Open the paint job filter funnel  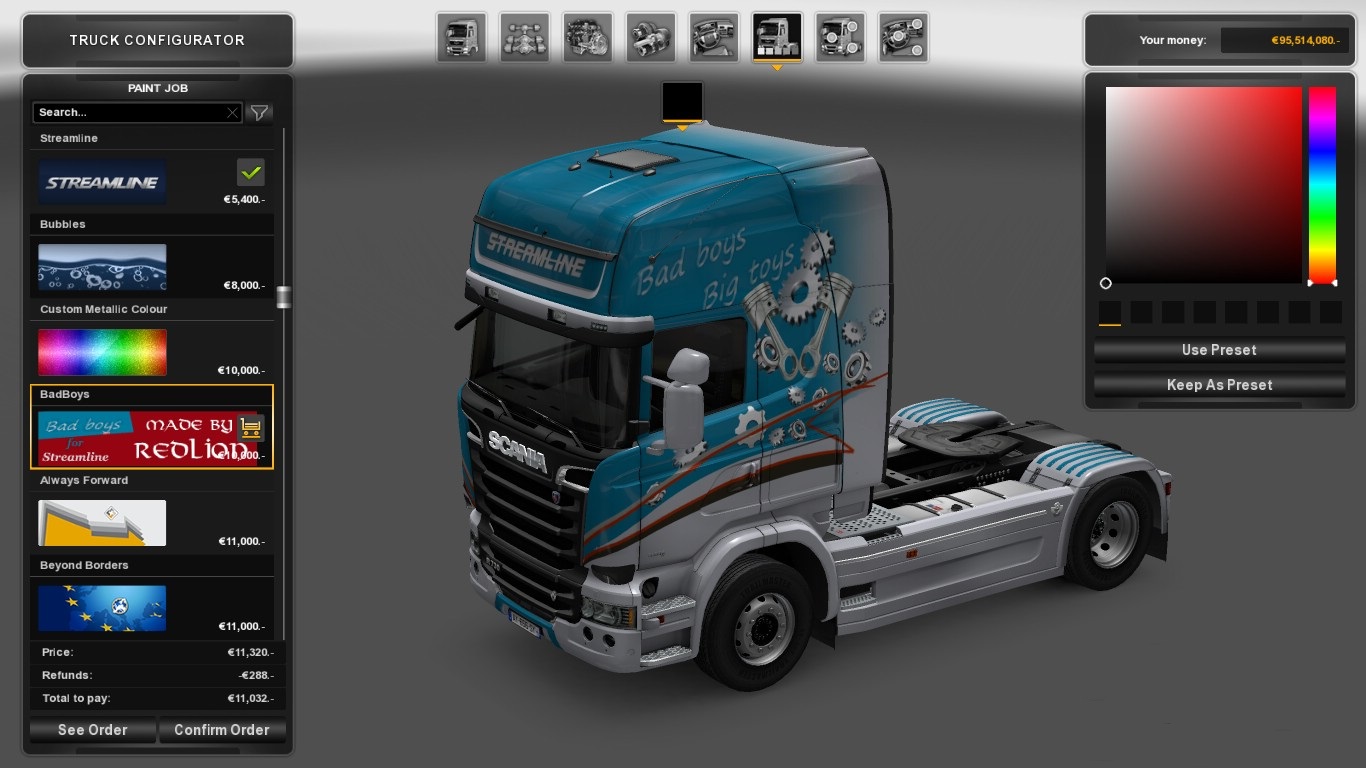point(259,113)
